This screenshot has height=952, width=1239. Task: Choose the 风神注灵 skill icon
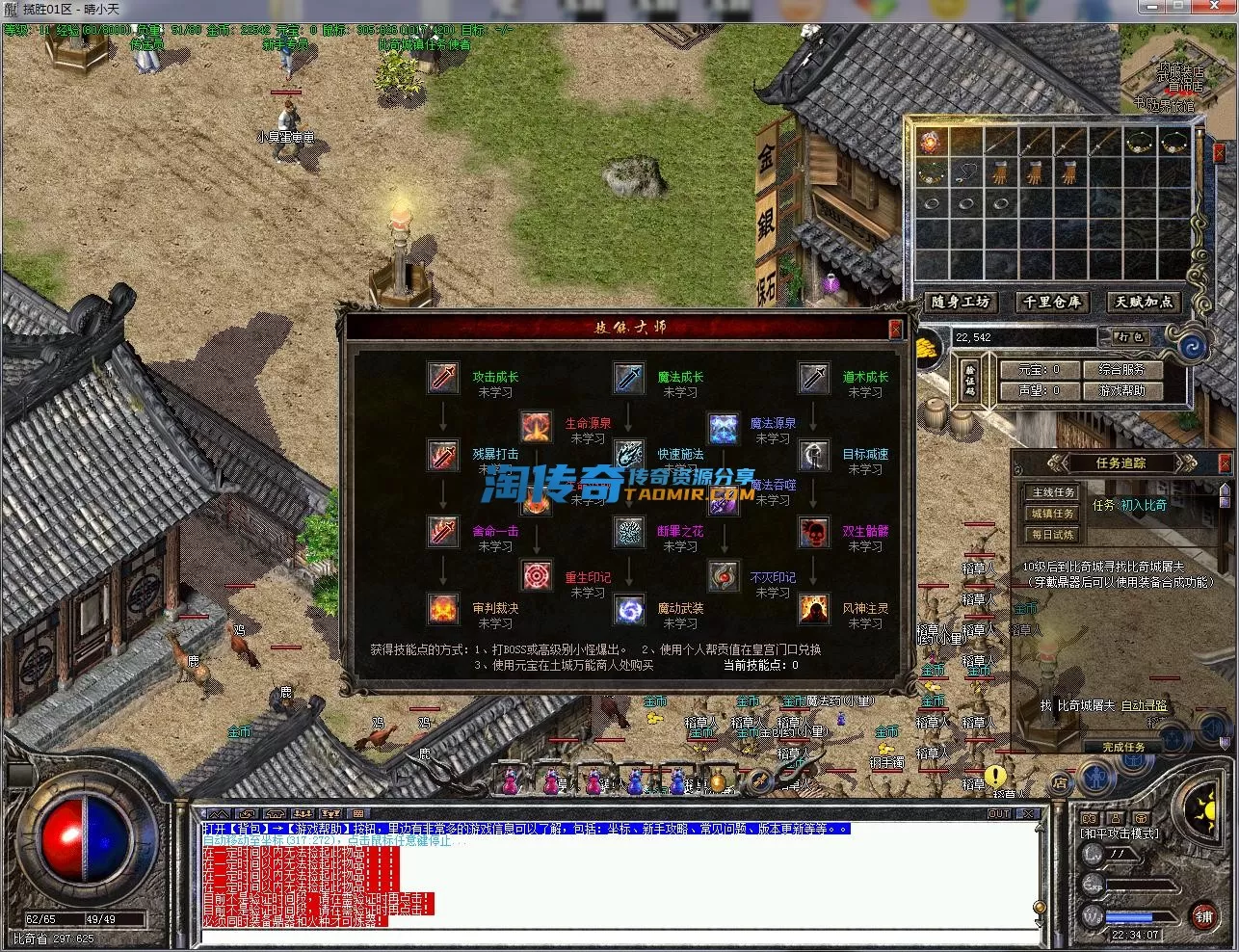pos(813,609)
